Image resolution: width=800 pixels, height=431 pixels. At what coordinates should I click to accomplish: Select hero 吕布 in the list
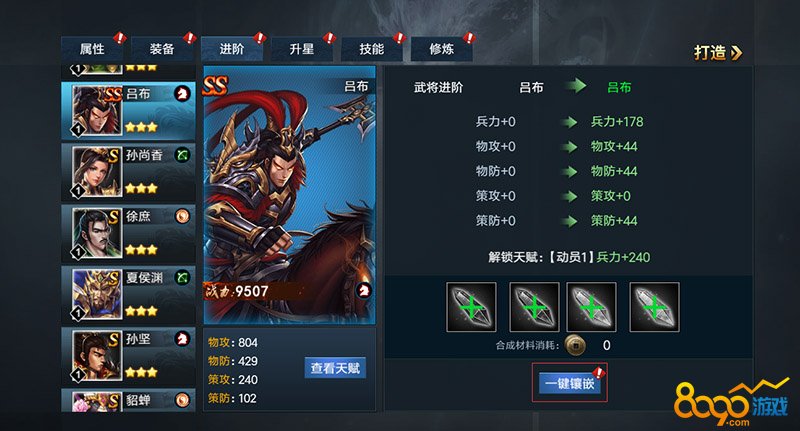pos(130,110)
